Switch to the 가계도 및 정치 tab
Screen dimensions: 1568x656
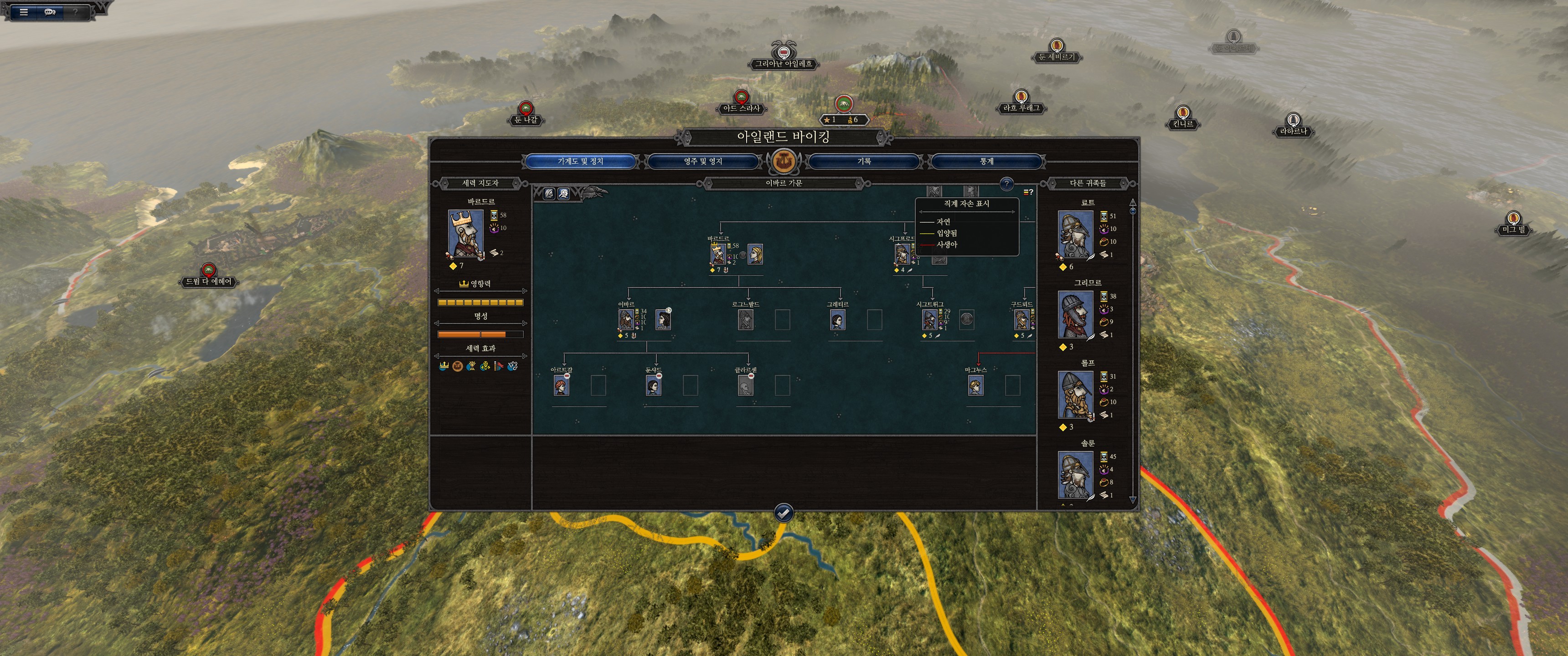(x=580, y=161)
